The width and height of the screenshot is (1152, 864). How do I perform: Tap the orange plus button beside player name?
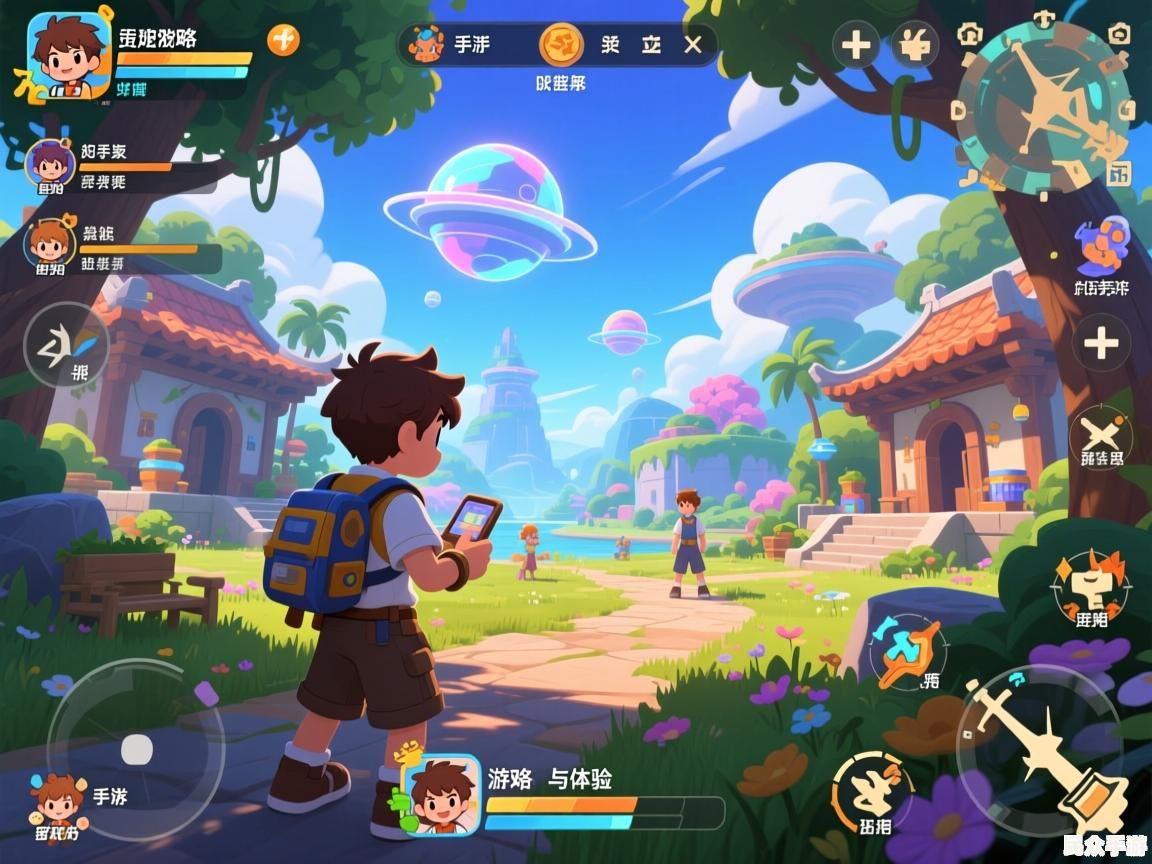pos(283,40)
